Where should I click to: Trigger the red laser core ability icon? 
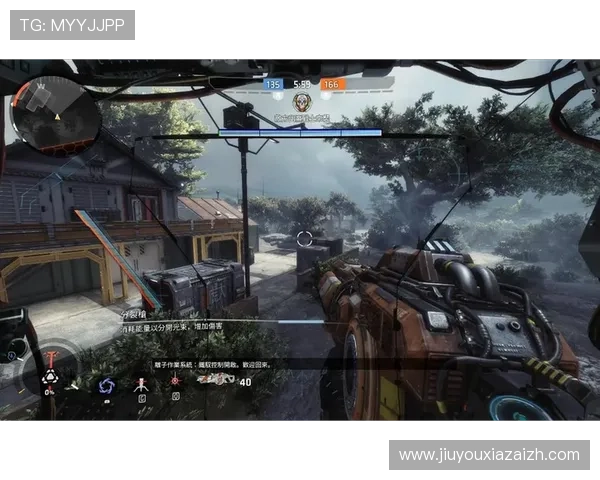tap(176, 381)
